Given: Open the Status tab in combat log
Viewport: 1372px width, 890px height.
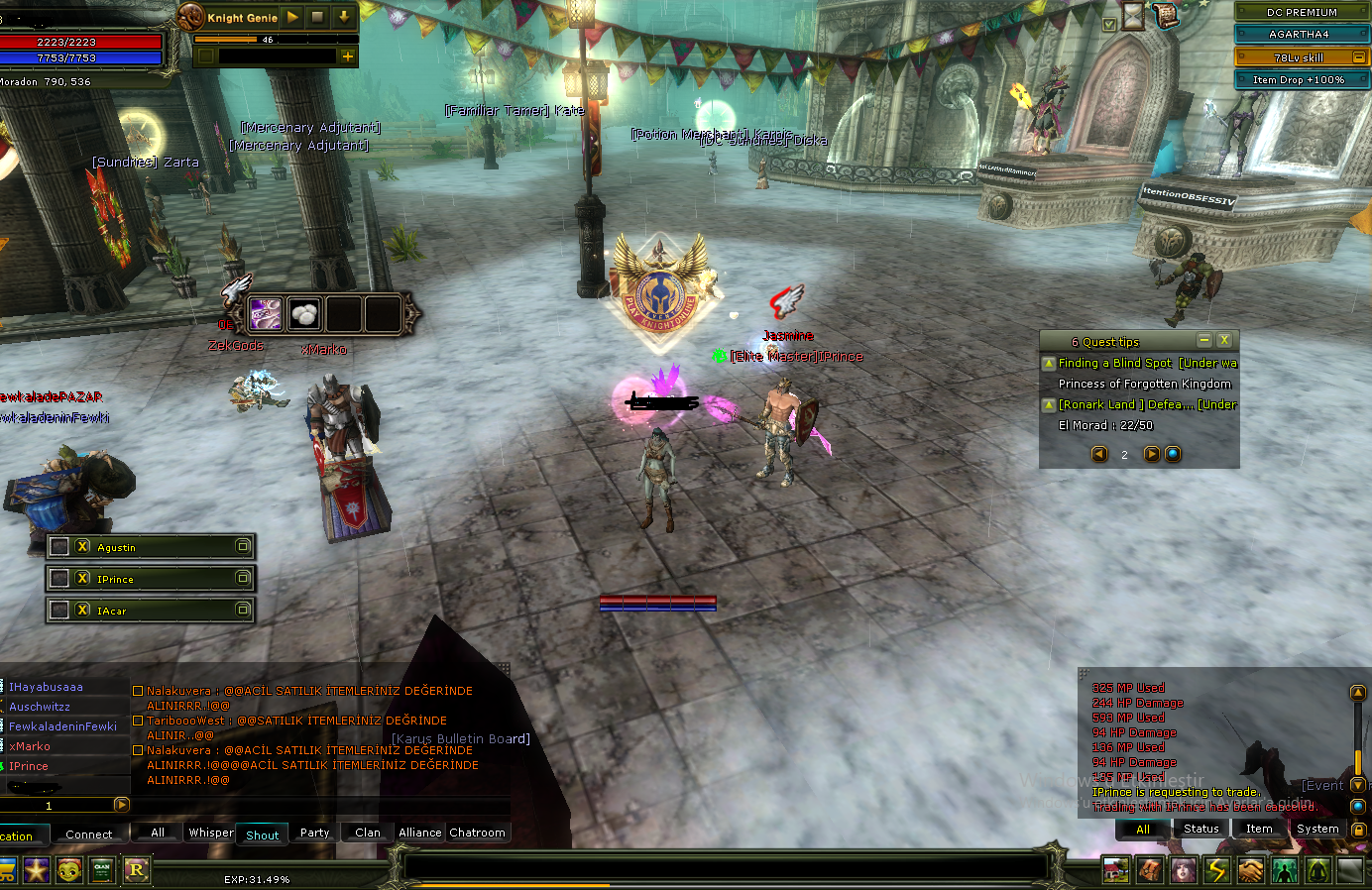Looking at the screenshot, I should tap(1200, 829).
